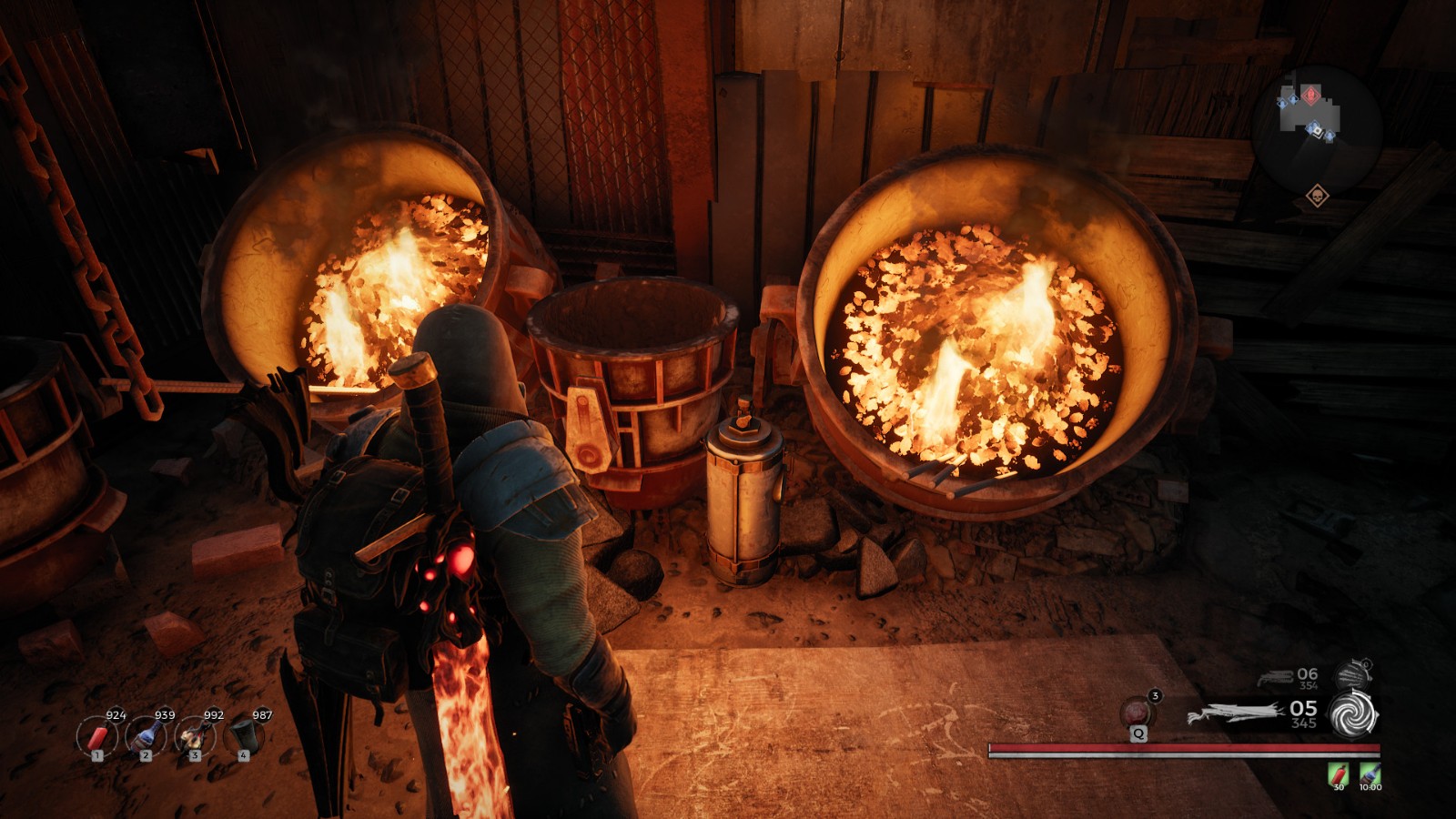
Task: Switch to the handgun weapon icon
Action: pos(1276,678)
